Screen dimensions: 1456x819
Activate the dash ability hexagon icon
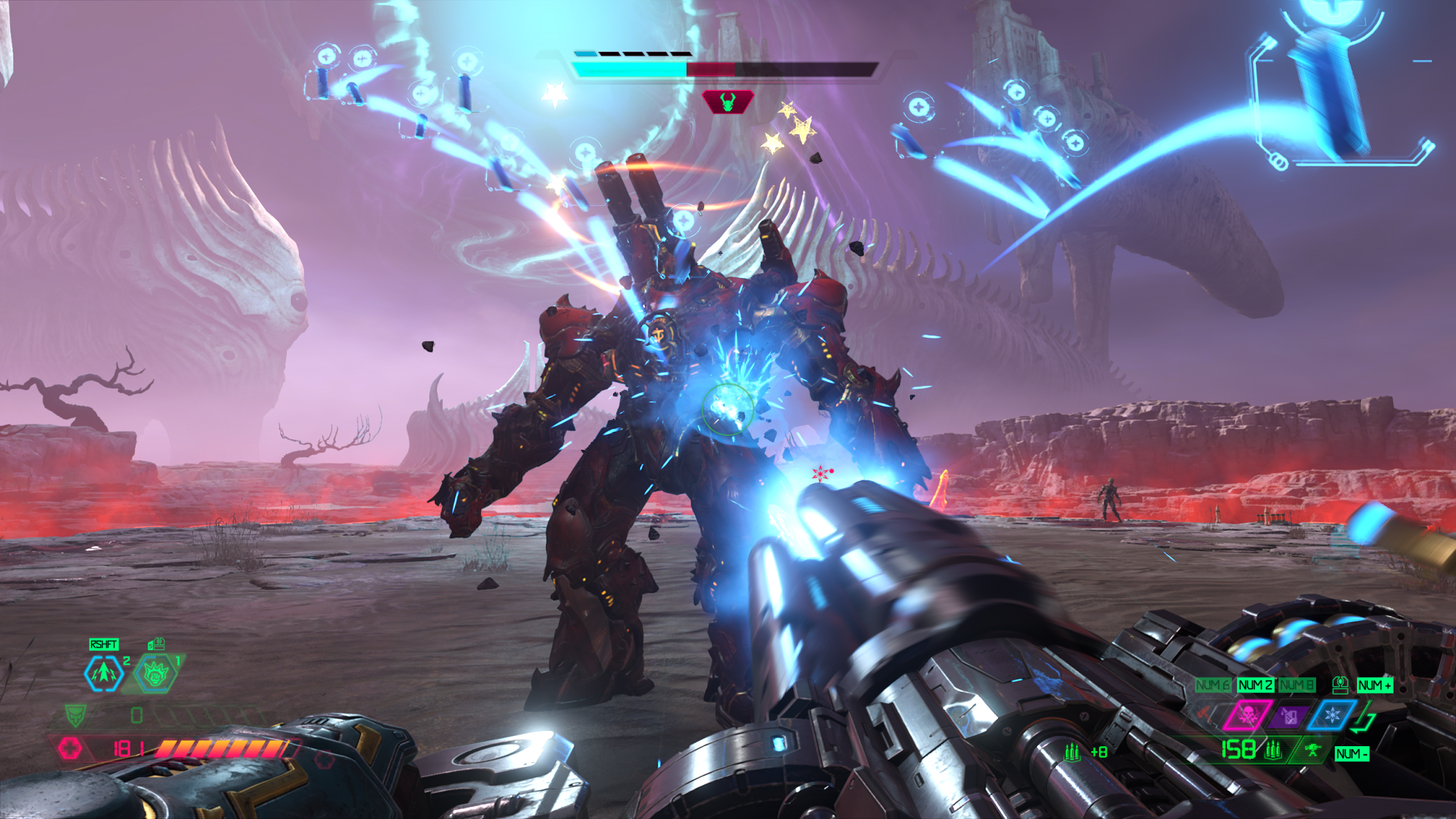pyautogui.click(x=103, y=673)
